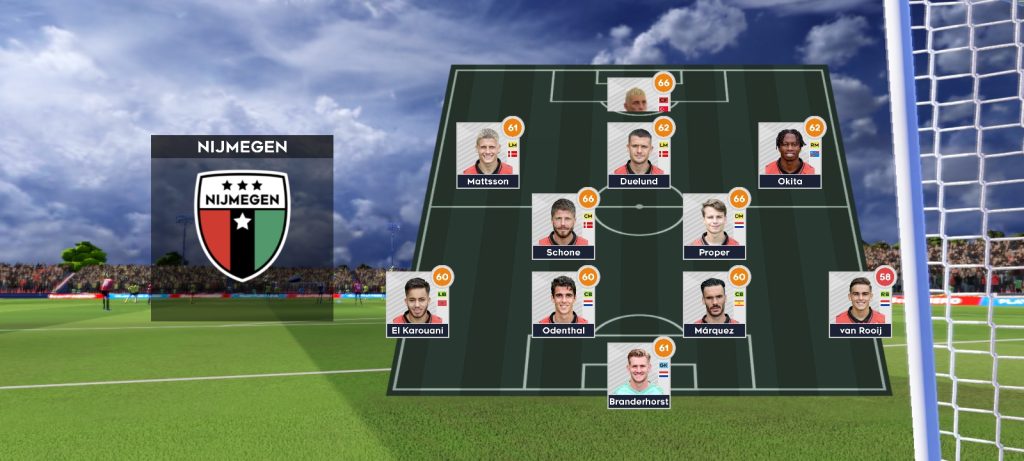Click van Rooij's player card

click(x=860, y=304)
